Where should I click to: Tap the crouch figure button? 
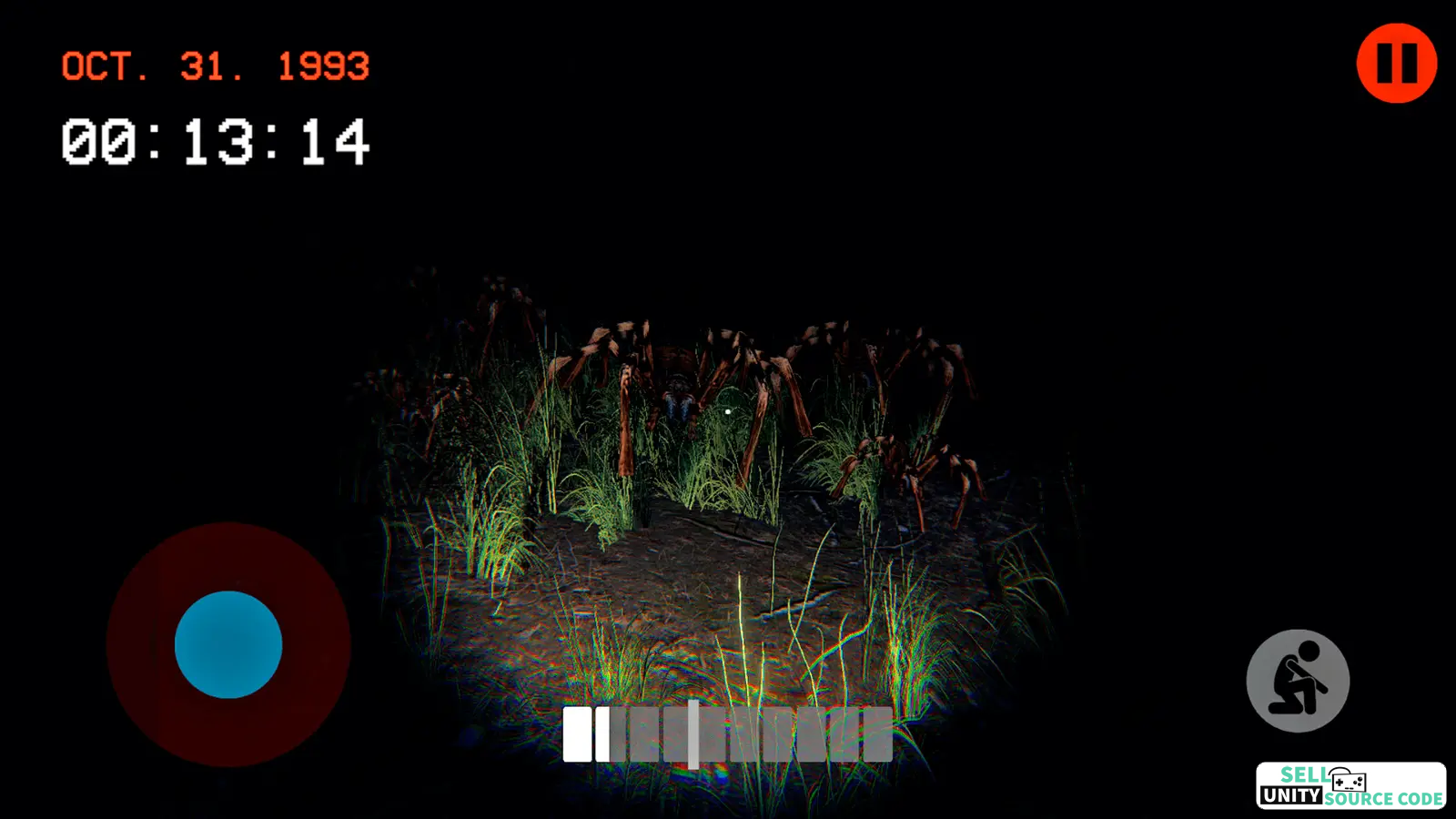tap(1298, 681)
